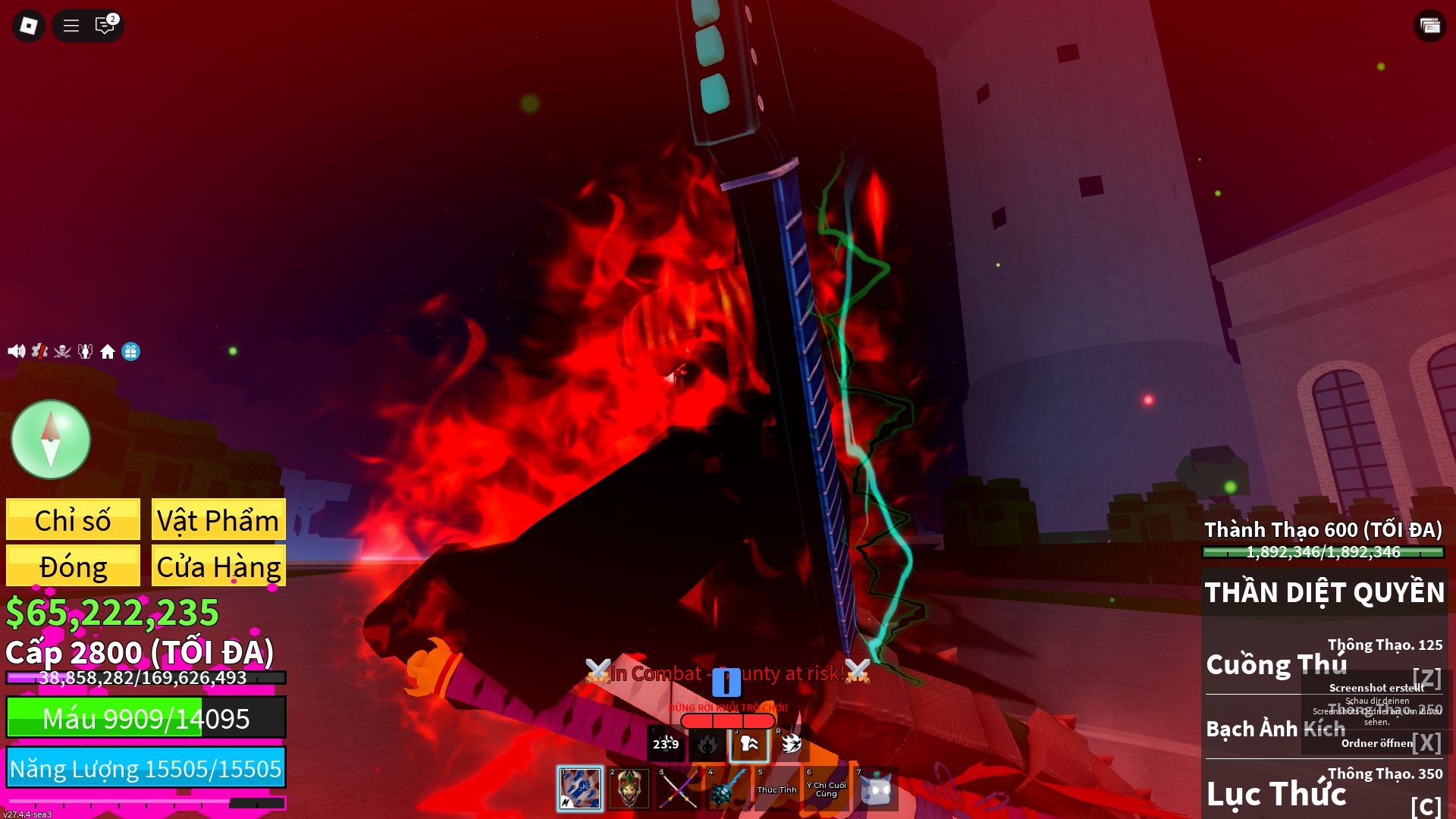Select the blue fists fighting style slot

(580, 789)
